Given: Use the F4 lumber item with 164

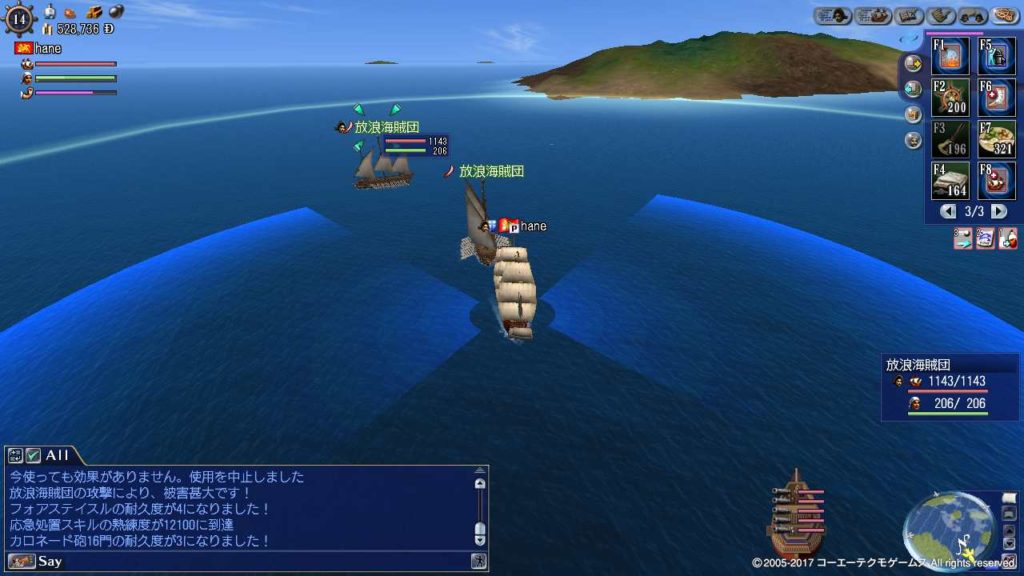Looking at the screenshot, I should (951, 180).
